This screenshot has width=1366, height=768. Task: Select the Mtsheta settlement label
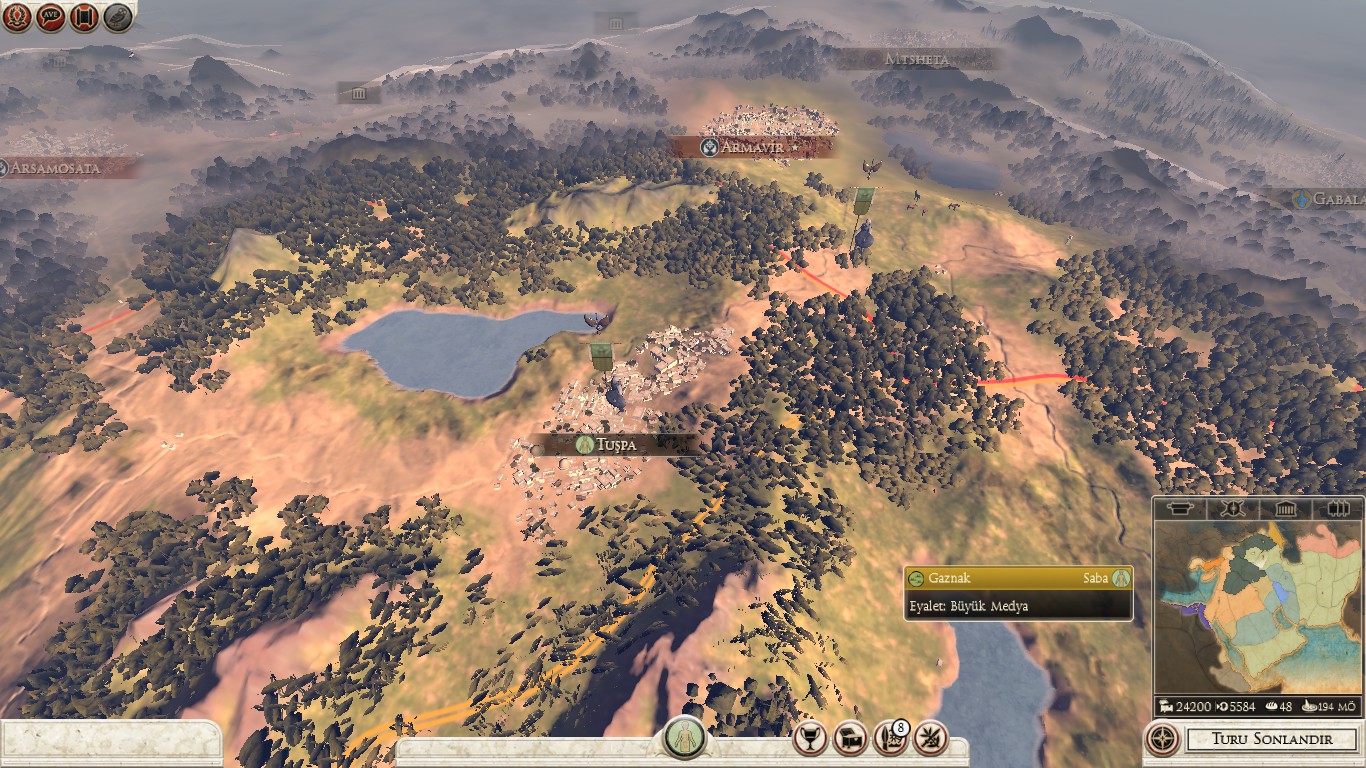pyautogui.click(x=917, y=59)
